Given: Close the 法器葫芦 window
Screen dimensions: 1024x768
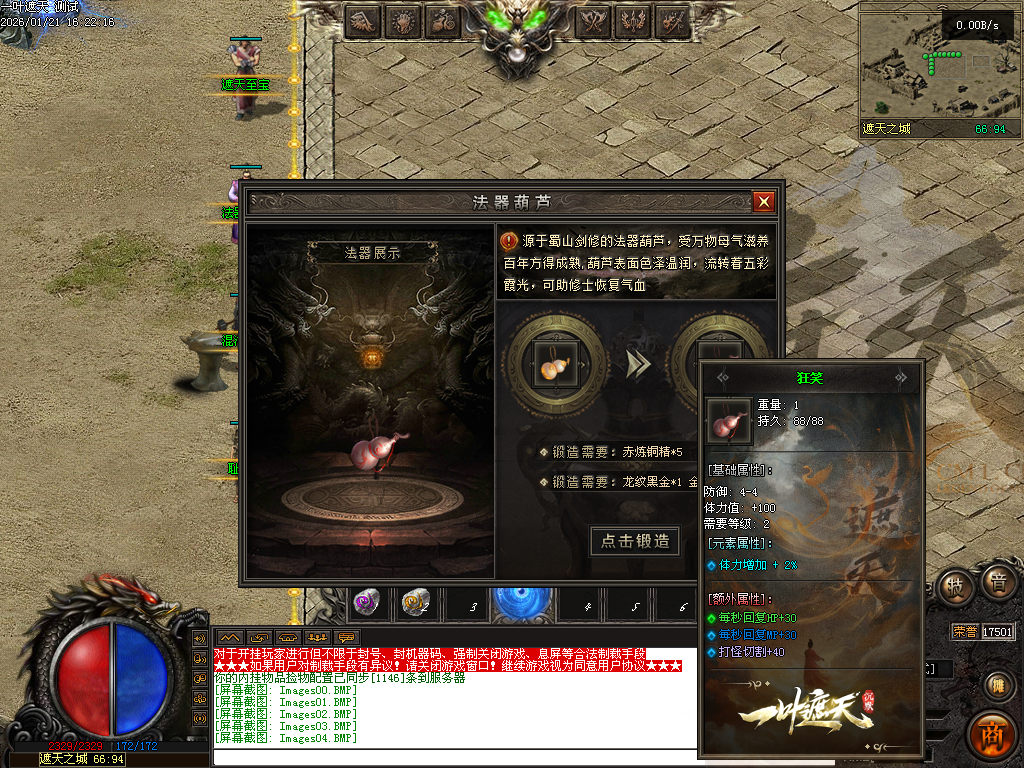Looking at the screenshot, I should [764, 202].
